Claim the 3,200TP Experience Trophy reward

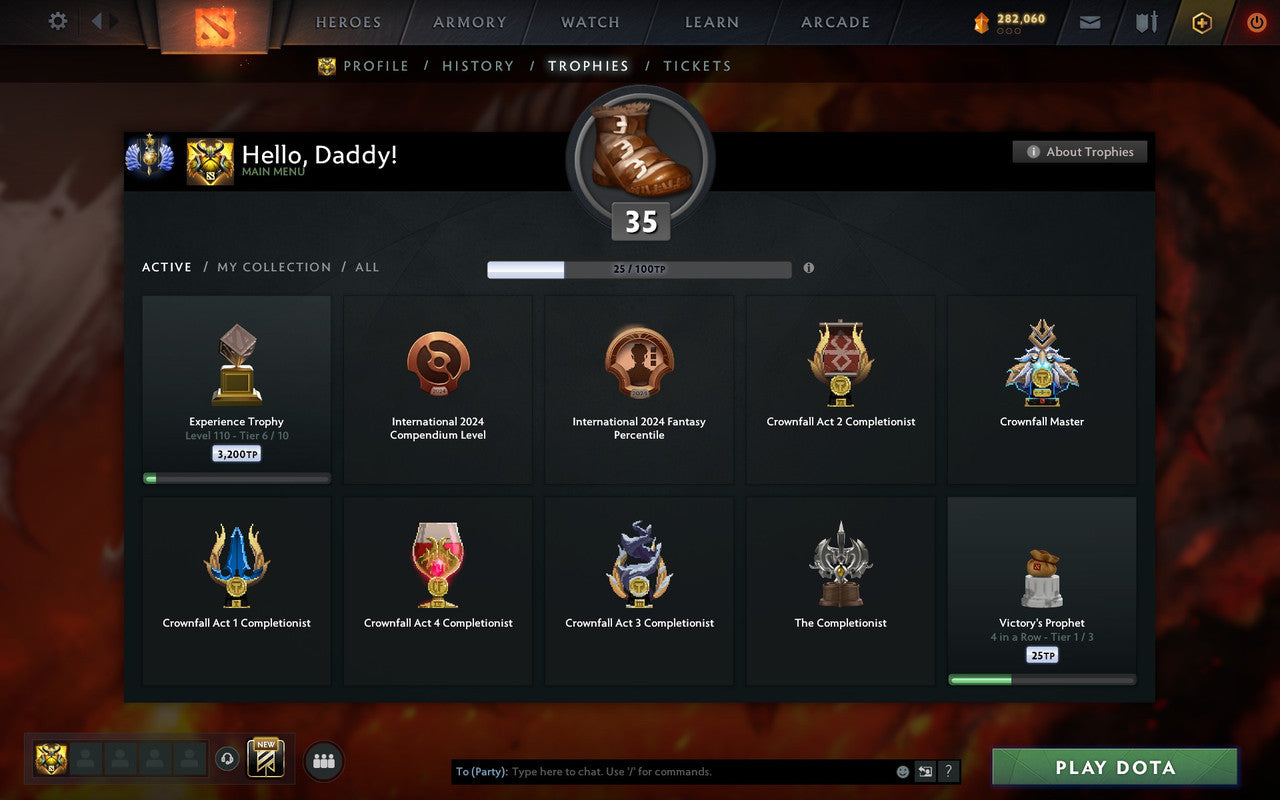click(x=236, y=453)
